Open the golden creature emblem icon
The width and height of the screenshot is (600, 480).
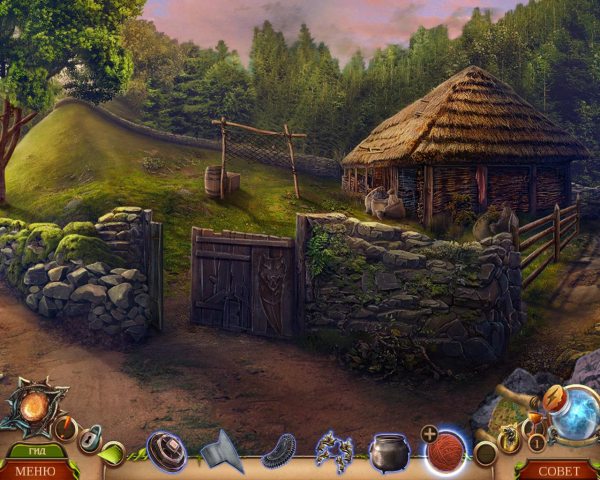coord(511,434)
